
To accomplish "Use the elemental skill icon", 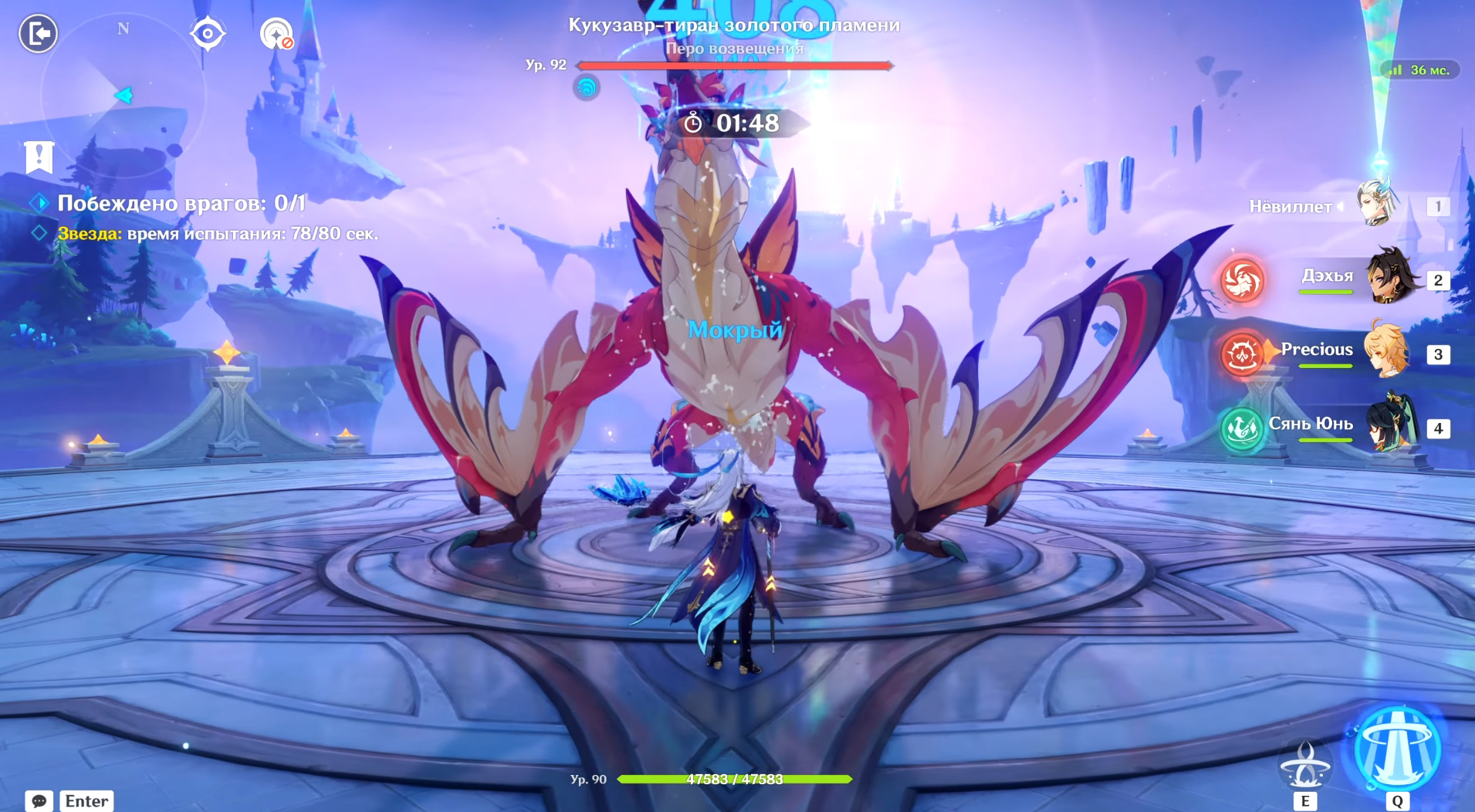I will tap(1304, 765).
